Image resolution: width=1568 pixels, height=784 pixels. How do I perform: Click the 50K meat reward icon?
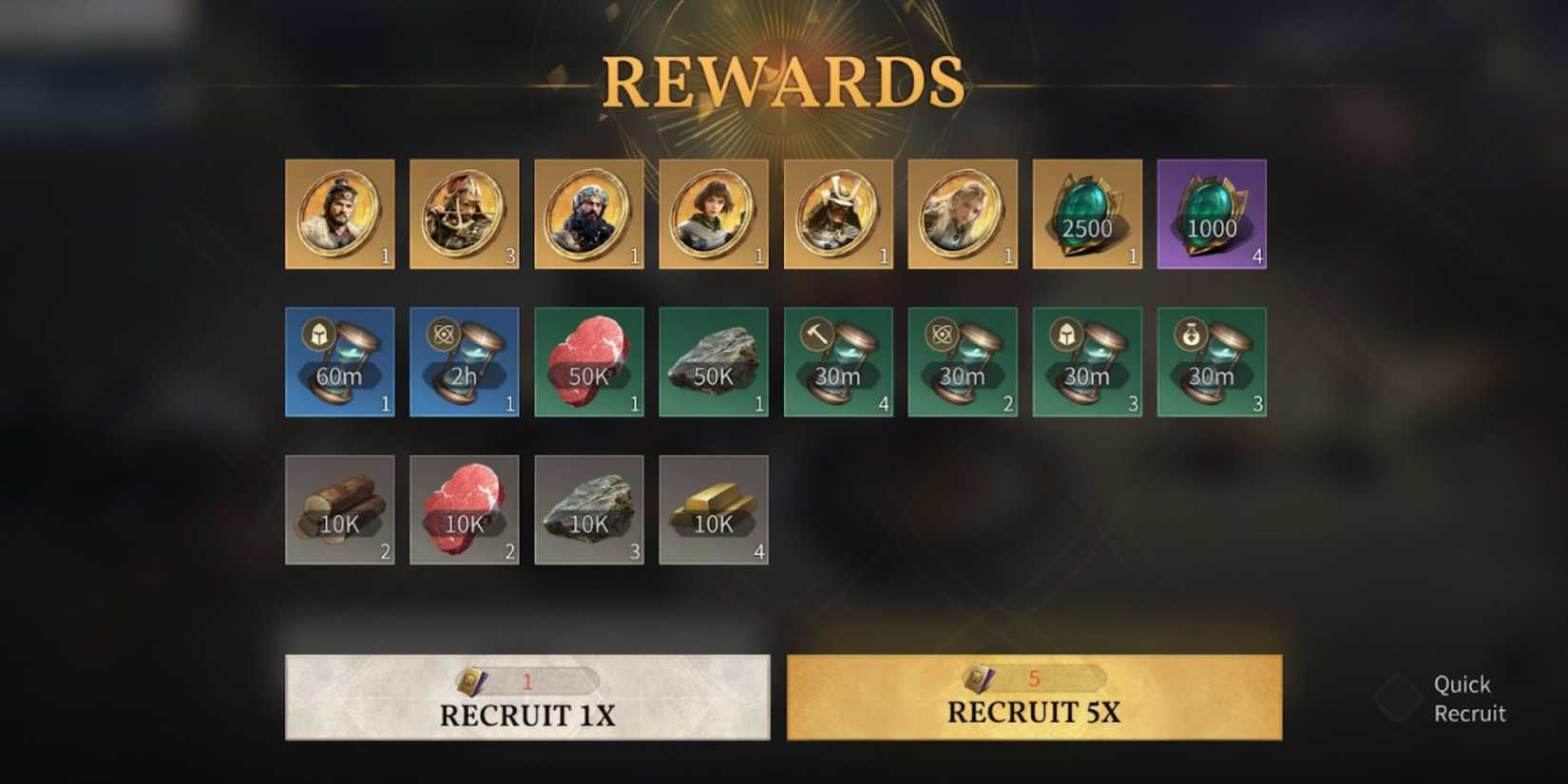588,363
